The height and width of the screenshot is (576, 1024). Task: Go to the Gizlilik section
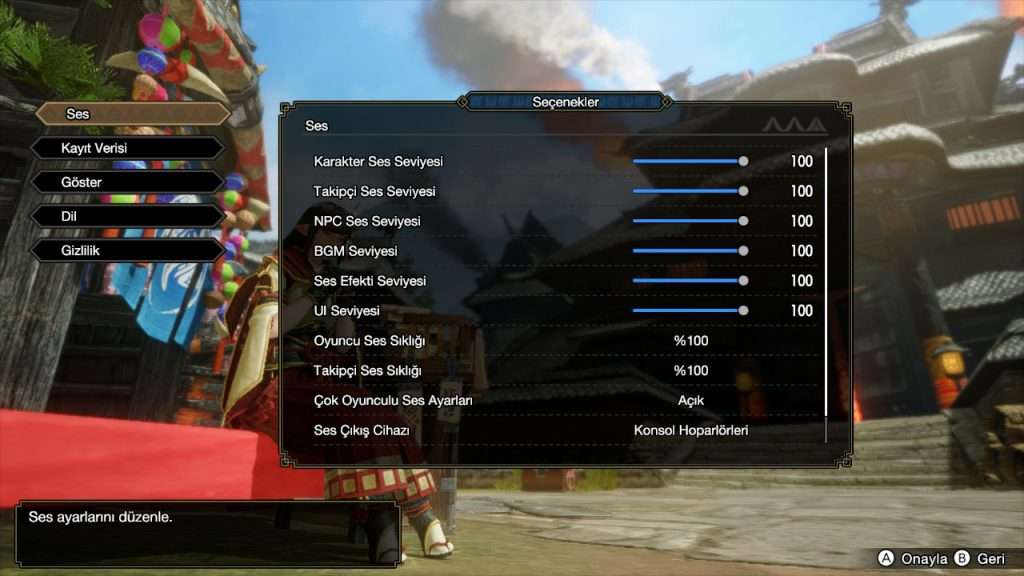127,250
